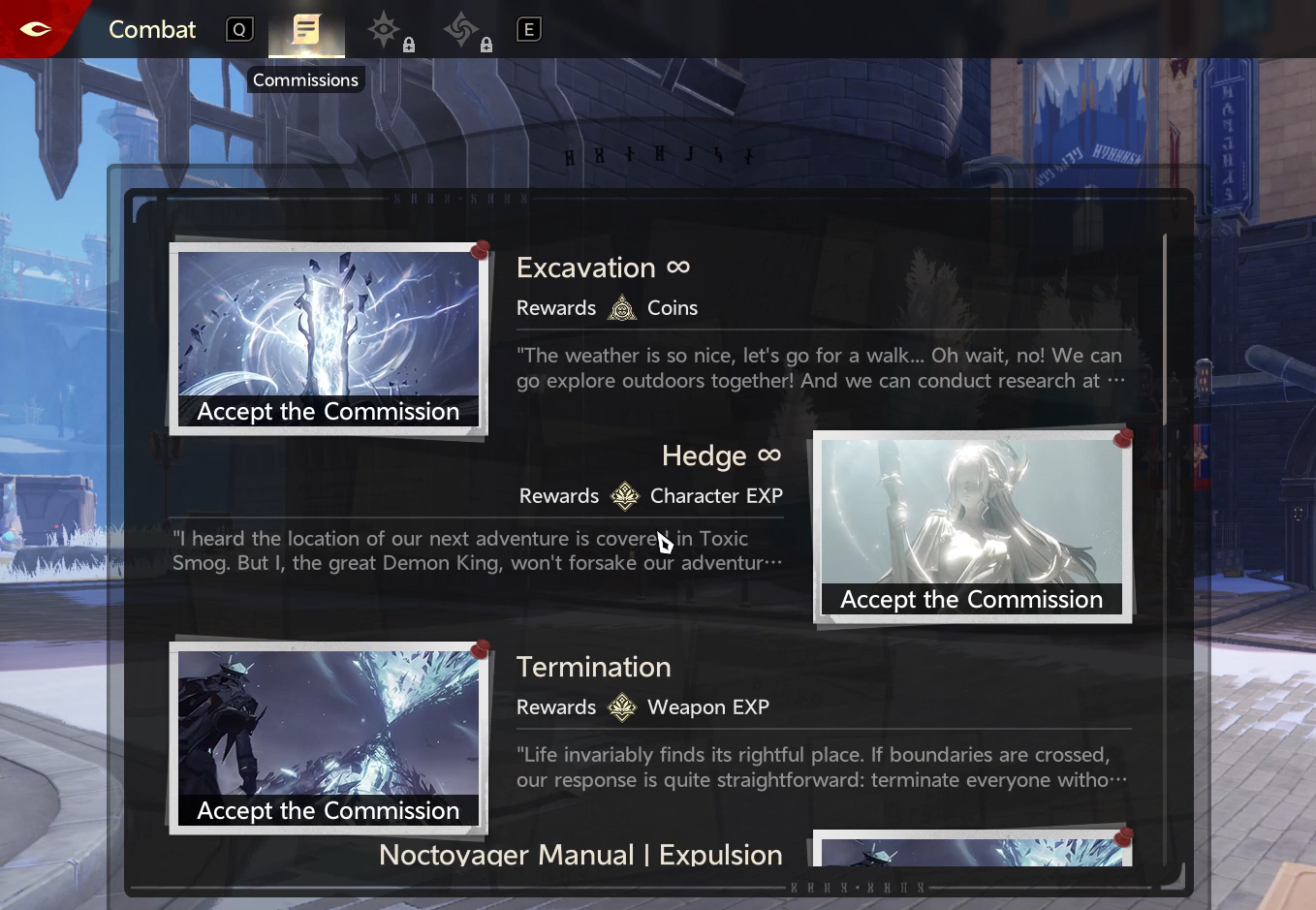Select the locked swirl ability icon
Image resolution: width=1316 pixels, height=910 pixels.
[463, 30]
